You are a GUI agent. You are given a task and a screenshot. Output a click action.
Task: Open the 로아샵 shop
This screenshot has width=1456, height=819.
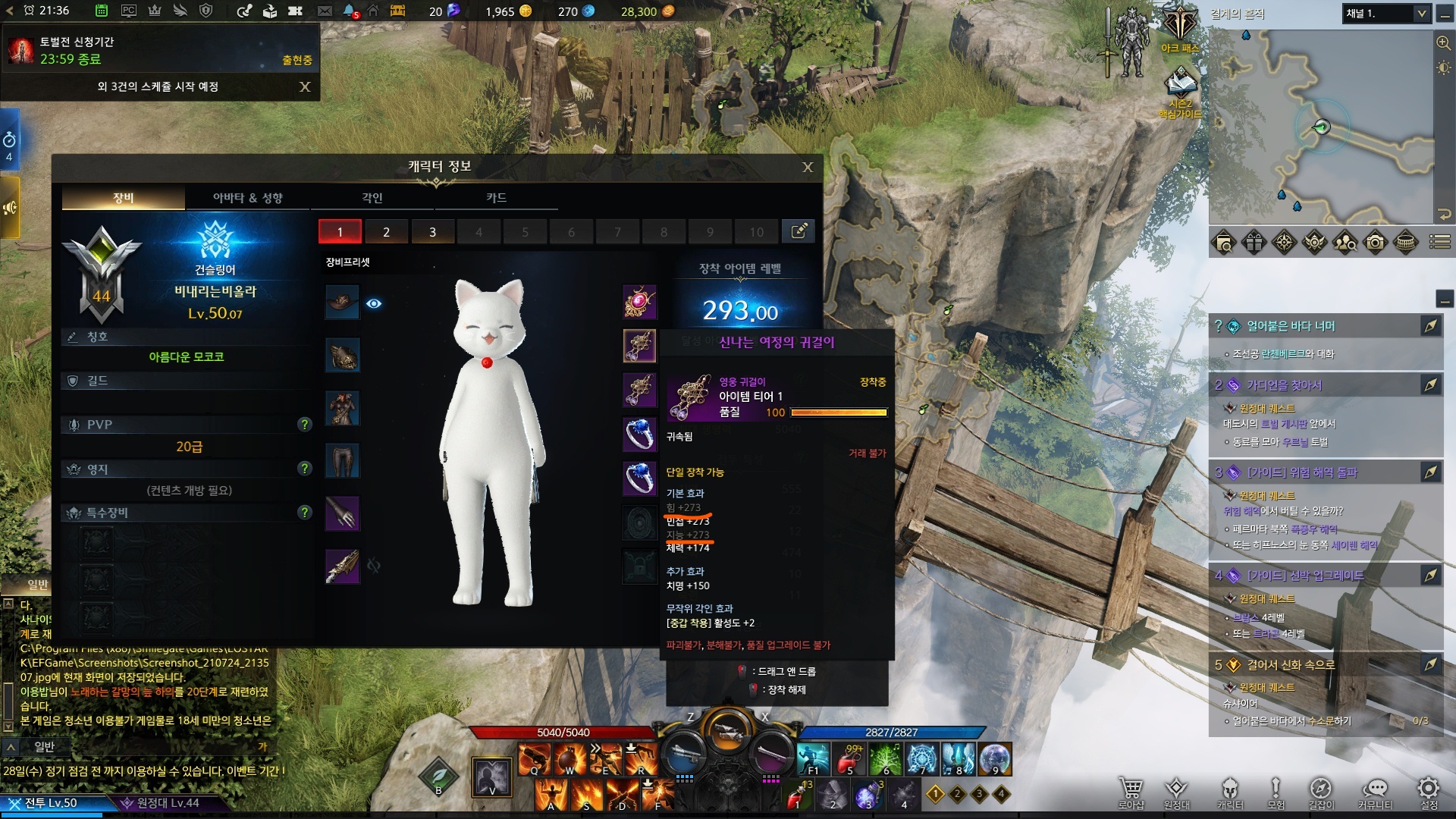1131,791
